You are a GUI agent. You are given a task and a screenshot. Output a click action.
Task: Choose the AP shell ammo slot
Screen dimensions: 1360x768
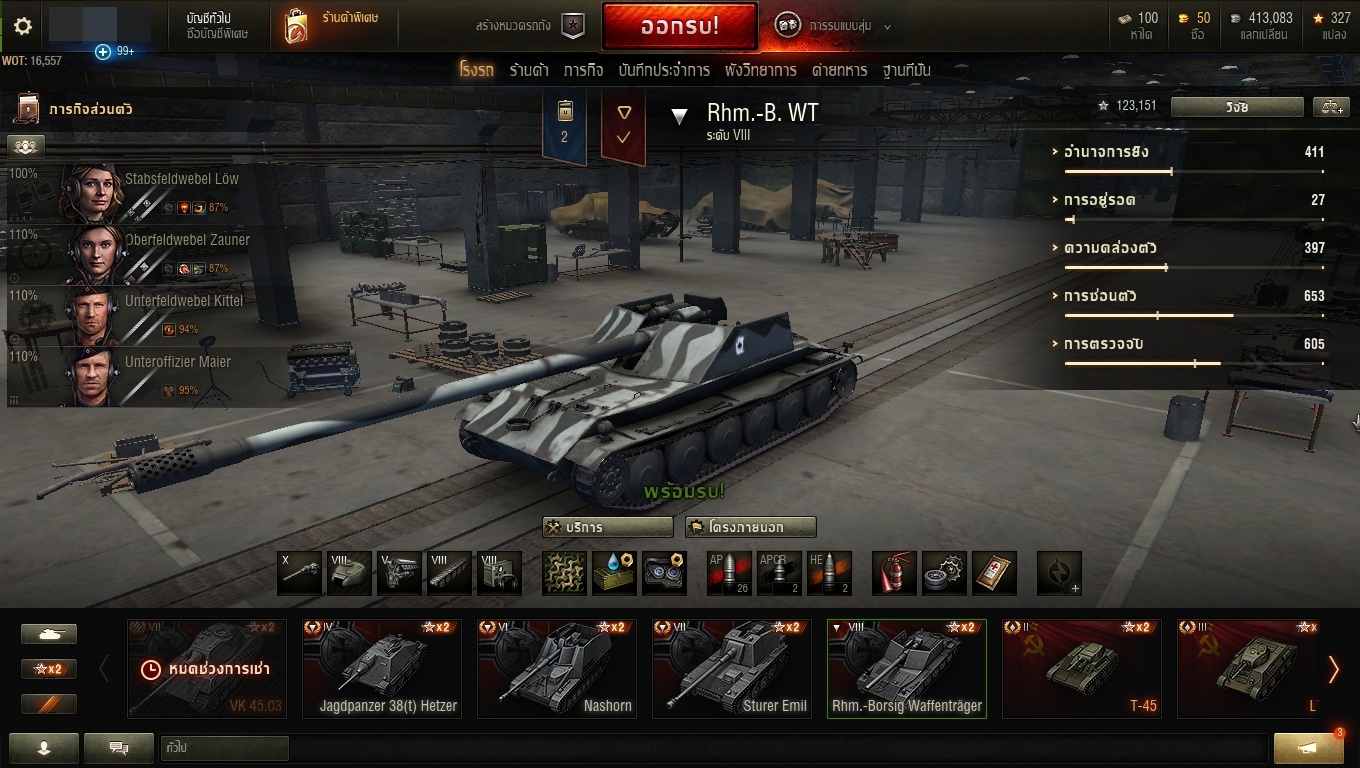coord(729,573)
